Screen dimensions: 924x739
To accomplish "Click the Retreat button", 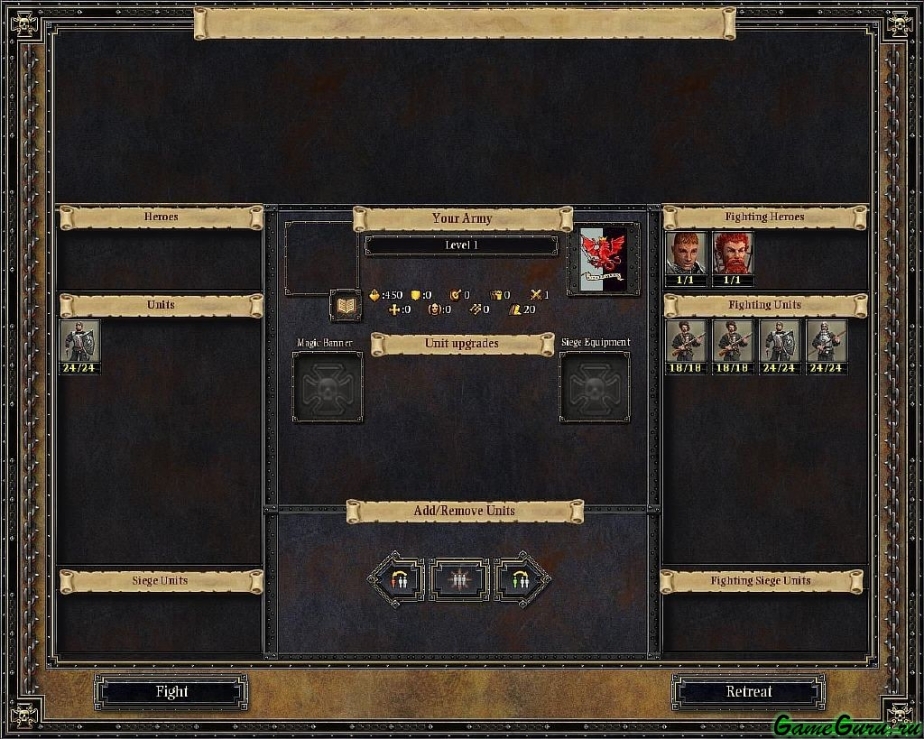I will click(x=748, y=692).
